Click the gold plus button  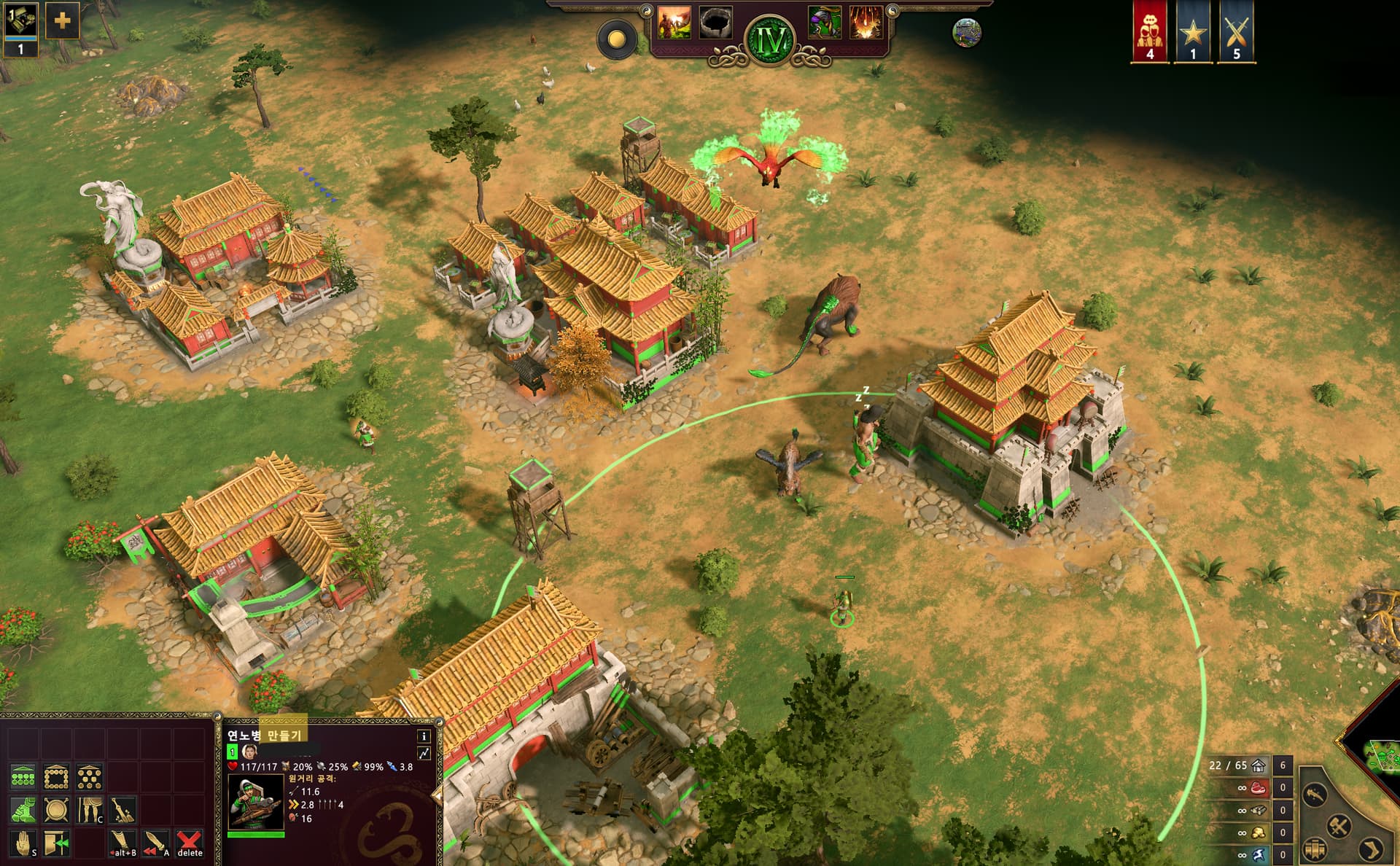(x=62, y=20)
